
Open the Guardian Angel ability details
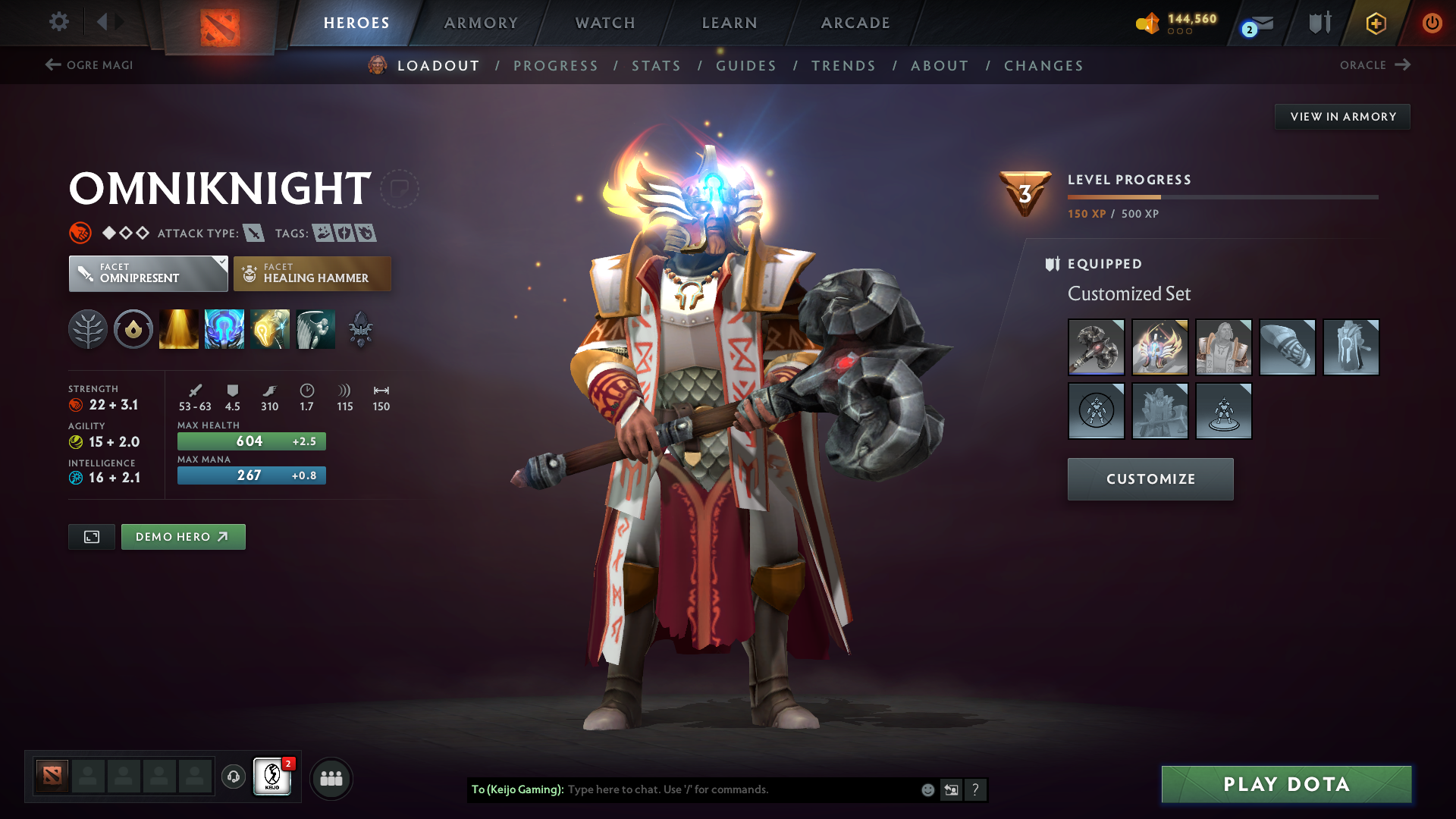click(315, 329)
